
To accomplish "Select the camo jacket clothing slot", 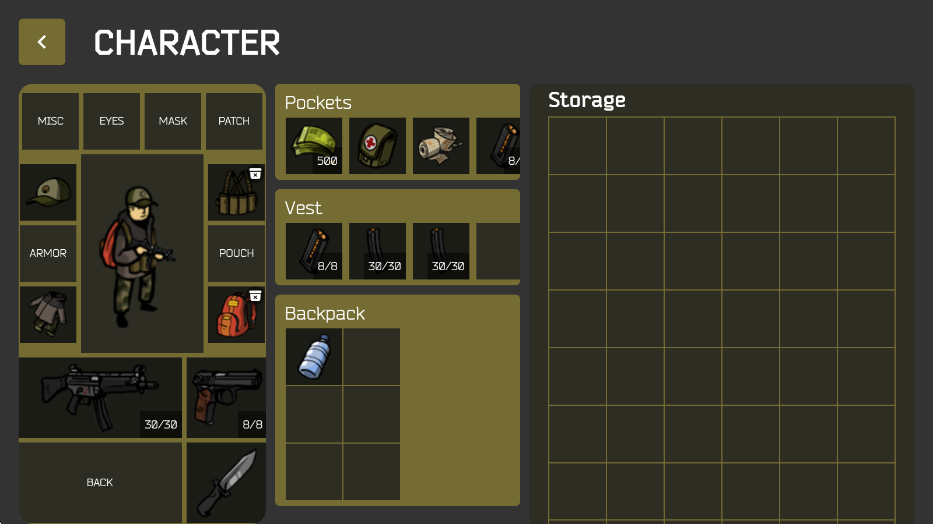I will (48, 314).
